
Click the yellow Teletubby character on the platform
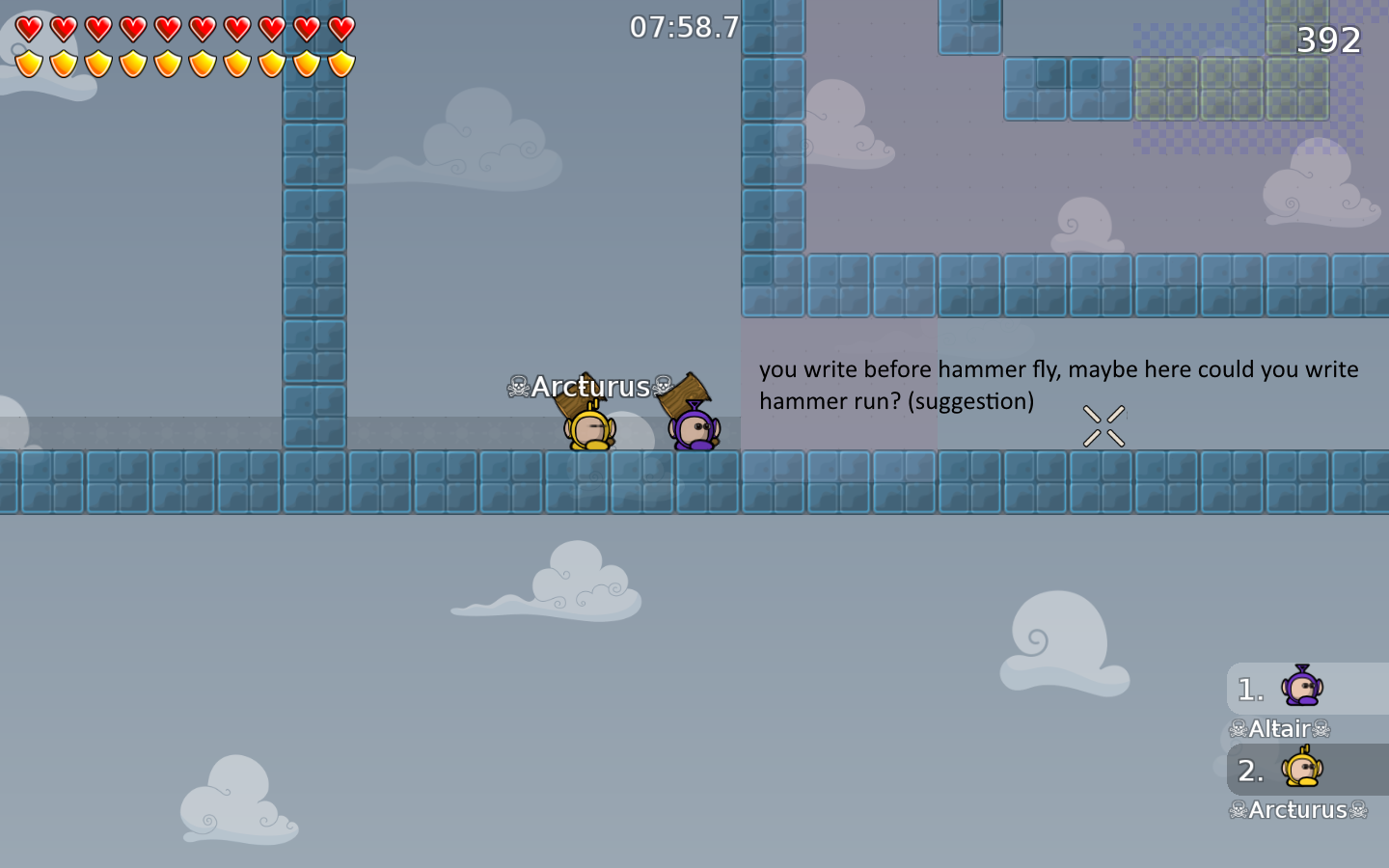[588, 427]
